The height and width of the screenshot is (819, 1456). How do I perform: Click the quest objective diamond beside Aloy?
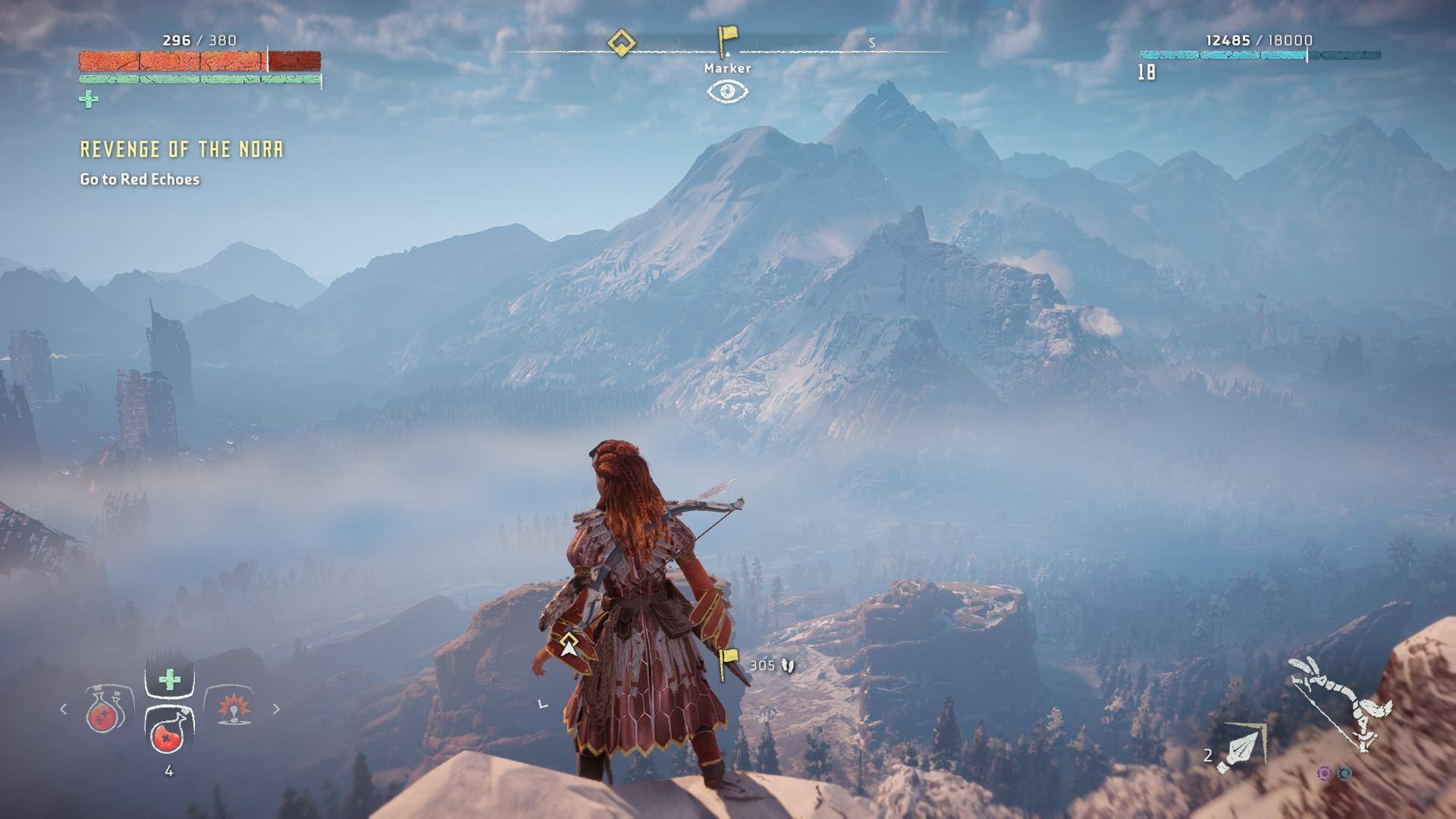click(569, 646)
